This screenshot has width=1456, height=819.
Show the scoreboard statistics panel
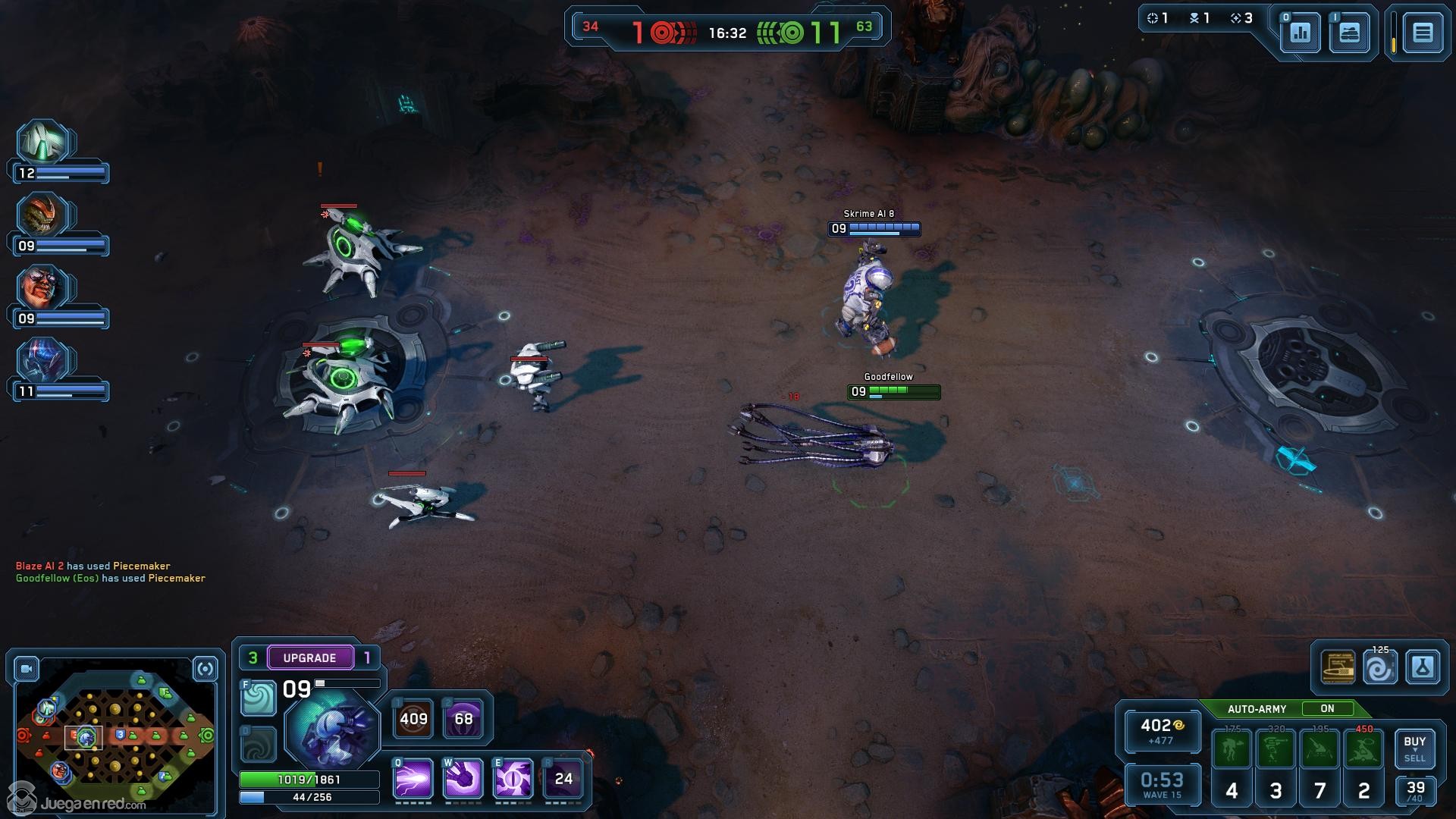tap(1300, 33)
